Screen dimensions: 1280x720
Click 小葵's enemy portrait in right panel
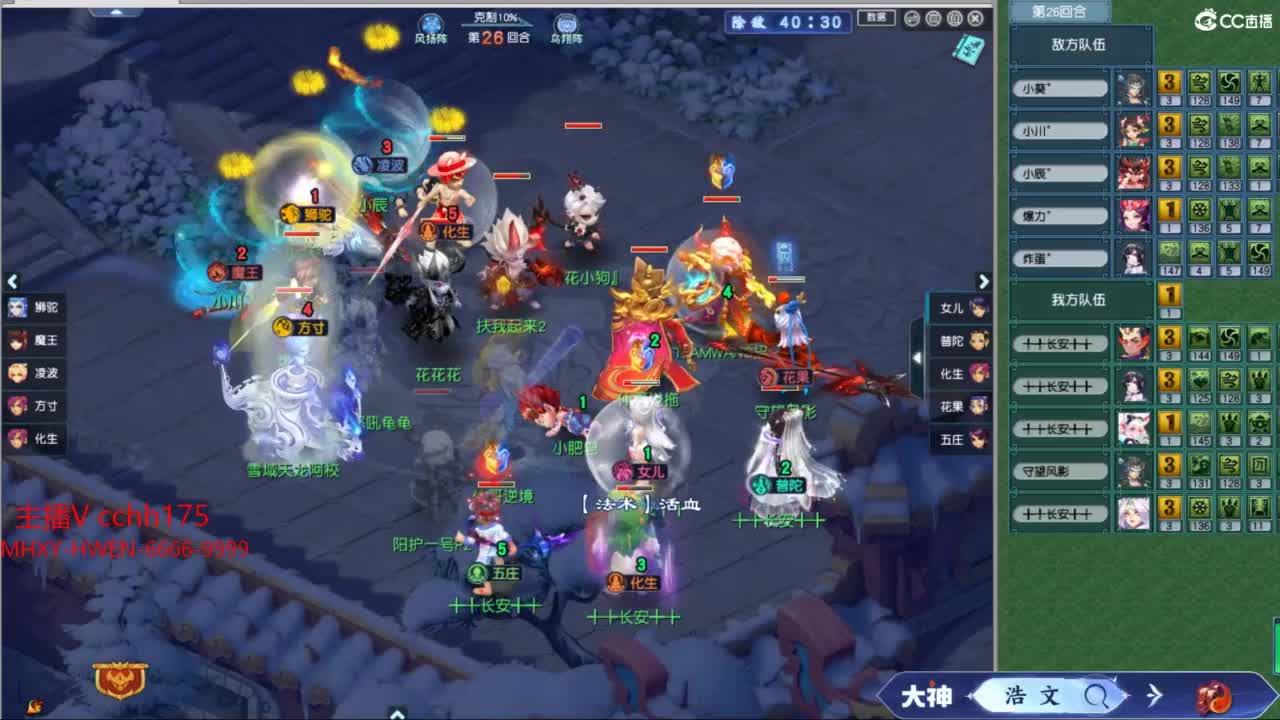1060,89
